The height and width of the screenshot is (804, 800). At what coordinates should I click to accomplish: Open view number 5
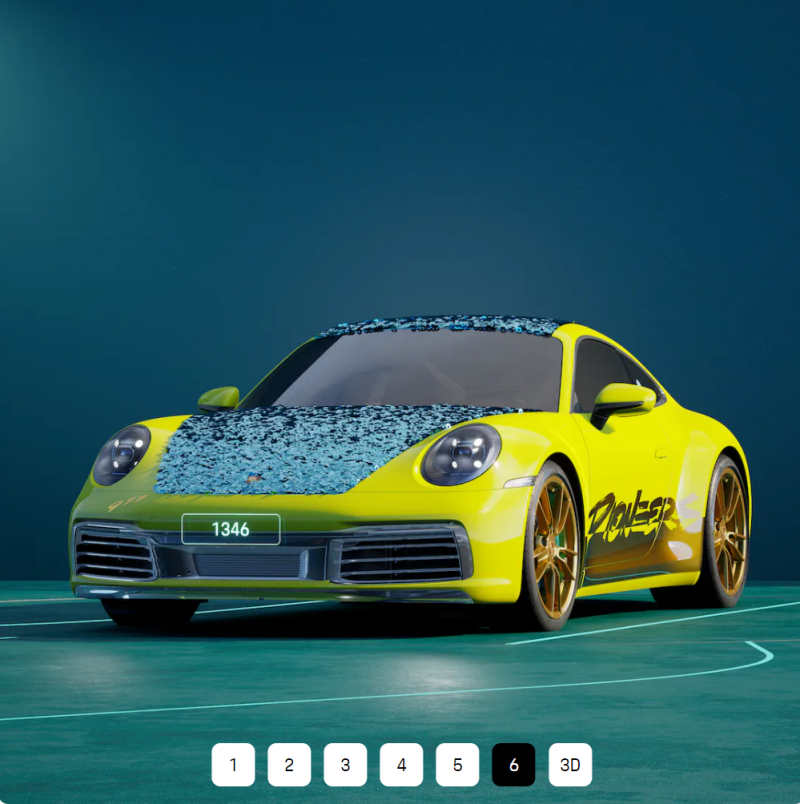(457, 765)
